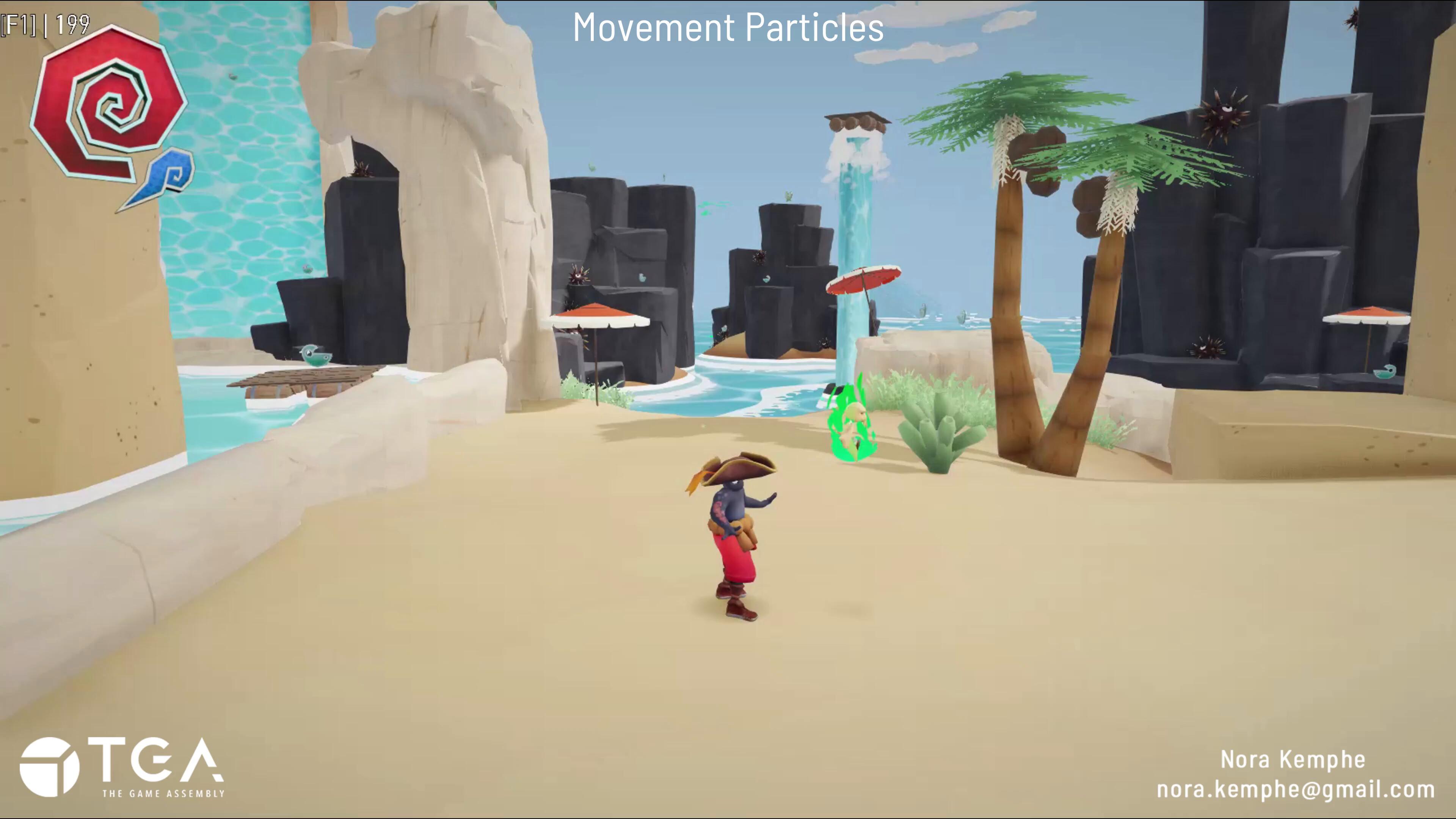Image resolution: width=1456 pixels, height=819 pixels.
Task: Click The Game Assembly logo
Action: 122,767
